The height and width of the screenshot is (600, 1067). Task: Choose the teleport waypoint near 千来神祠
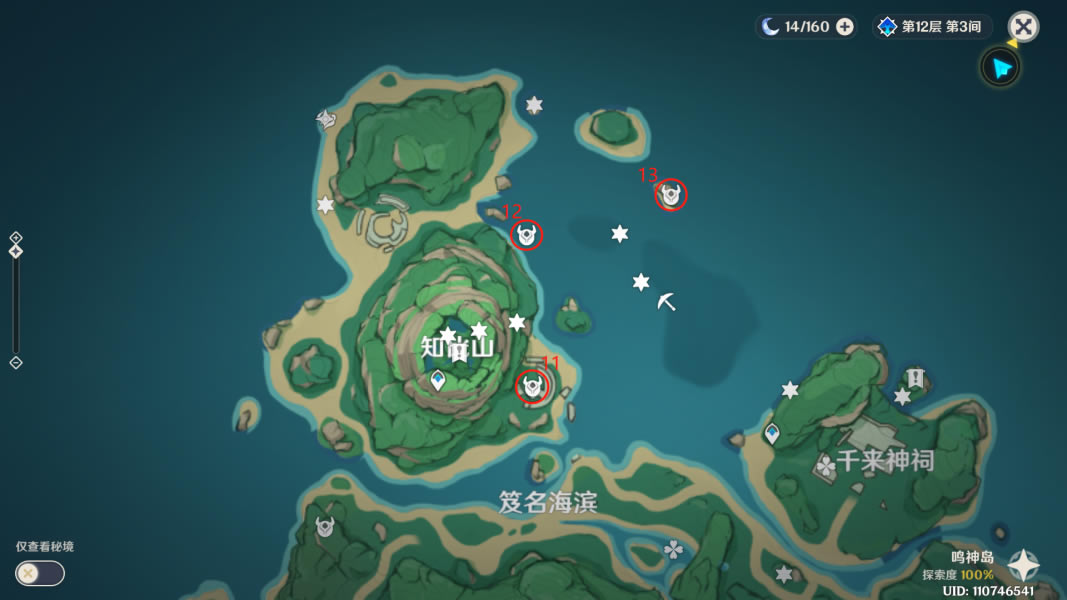(771, 433)
